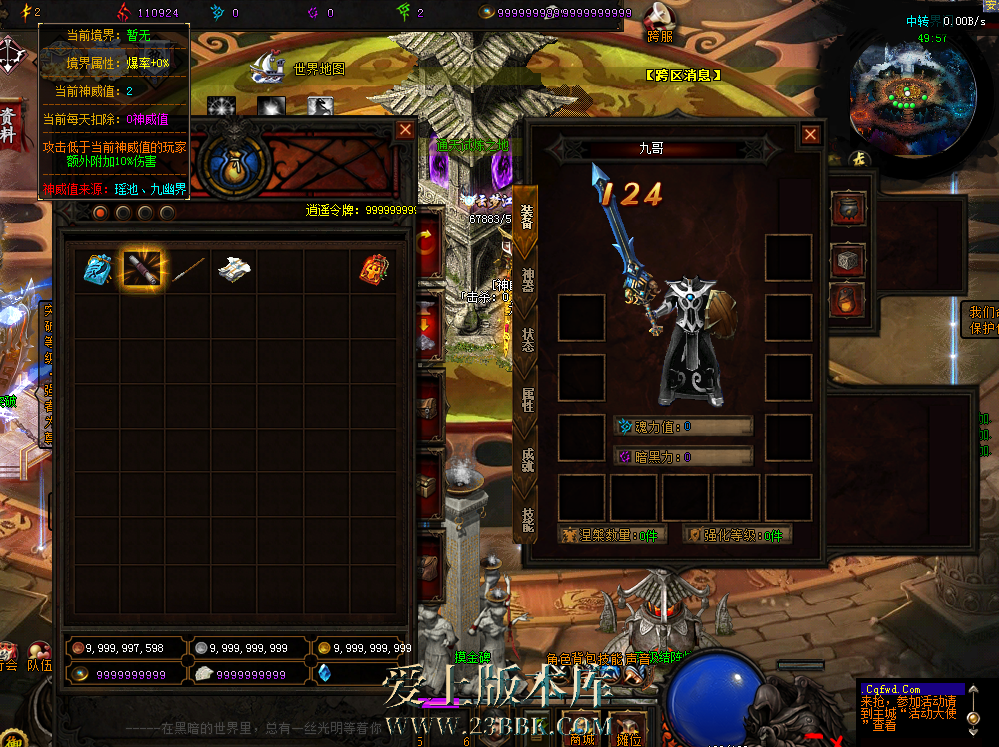Close the inventory bag window
This screenshot has height=747, width=999.
coord(405,130)
